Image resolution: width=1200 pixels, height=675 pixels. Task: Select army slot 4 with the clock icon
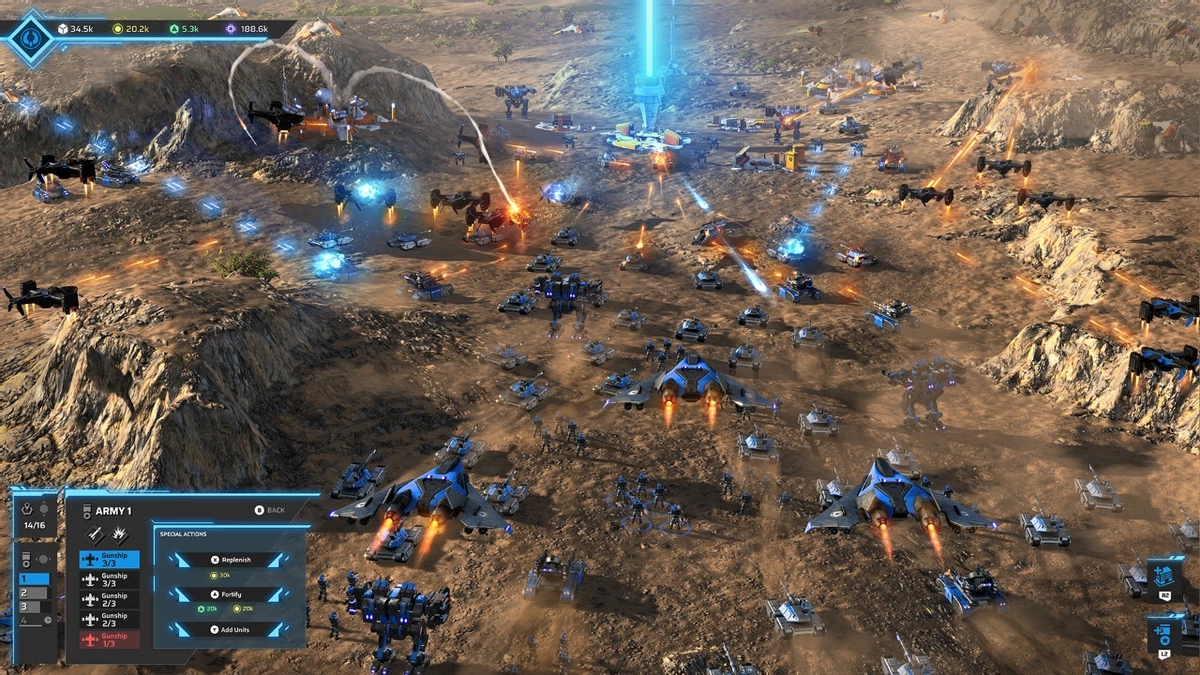33,621
